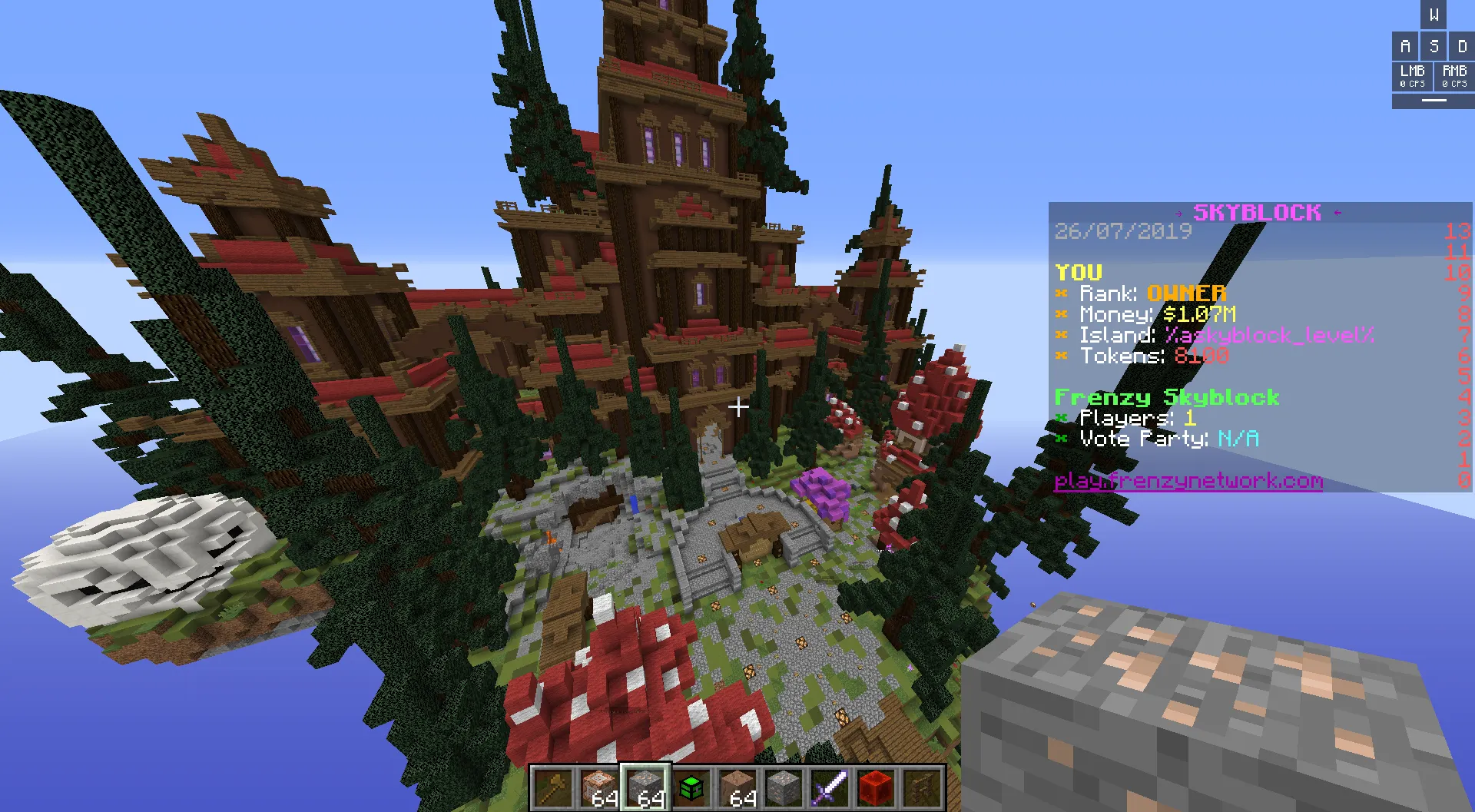Choose the highlighted iron ore stack of 64
Viewport: 1475px width, 812px height.
(645, 787)
